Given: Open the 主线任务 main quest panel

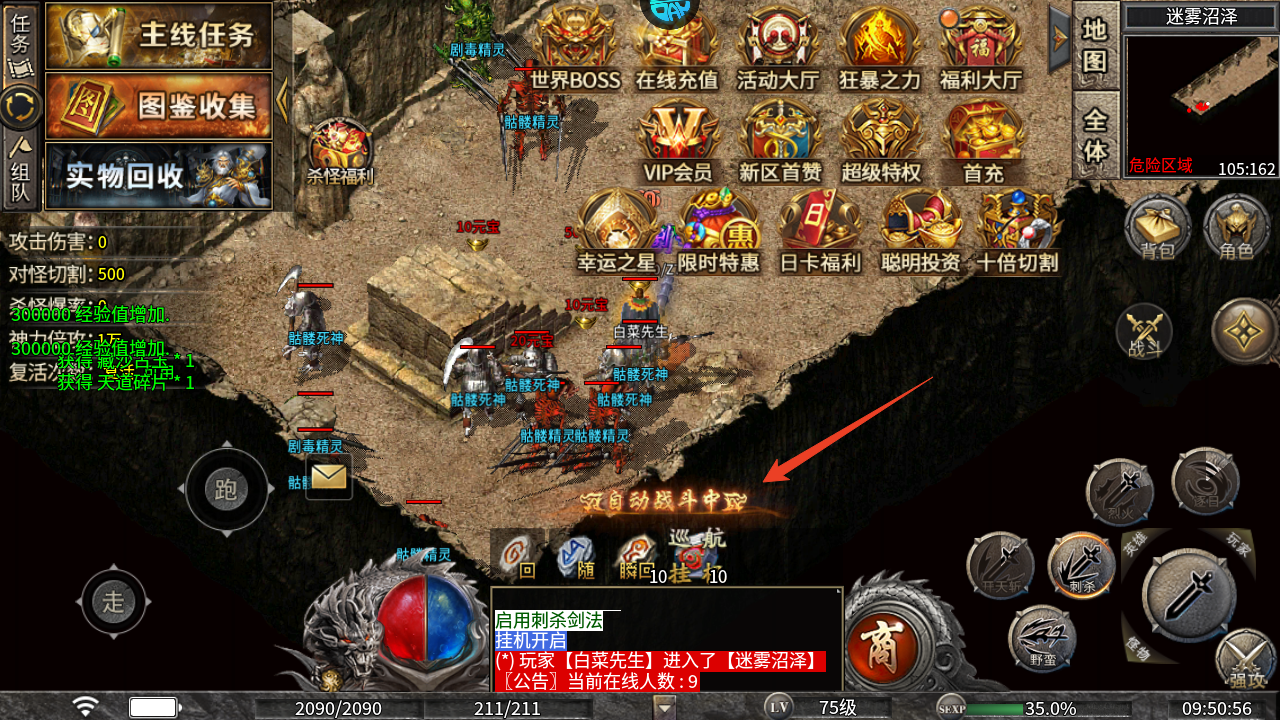Looking at the screenshot, I should [x=160, y=36].
